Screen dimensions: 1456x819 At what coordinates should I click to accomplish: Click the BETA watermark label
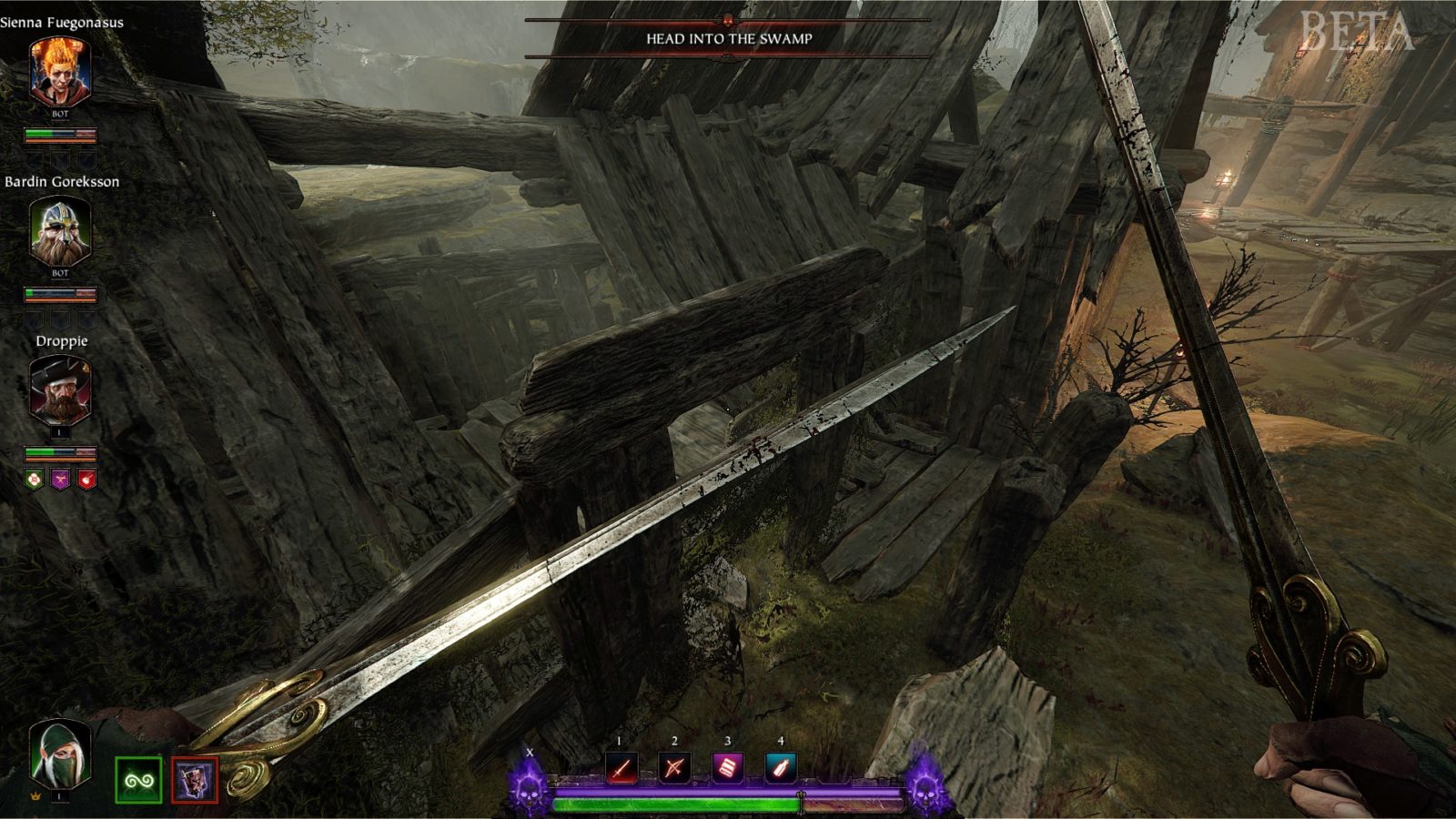(x=1356, y=32)
